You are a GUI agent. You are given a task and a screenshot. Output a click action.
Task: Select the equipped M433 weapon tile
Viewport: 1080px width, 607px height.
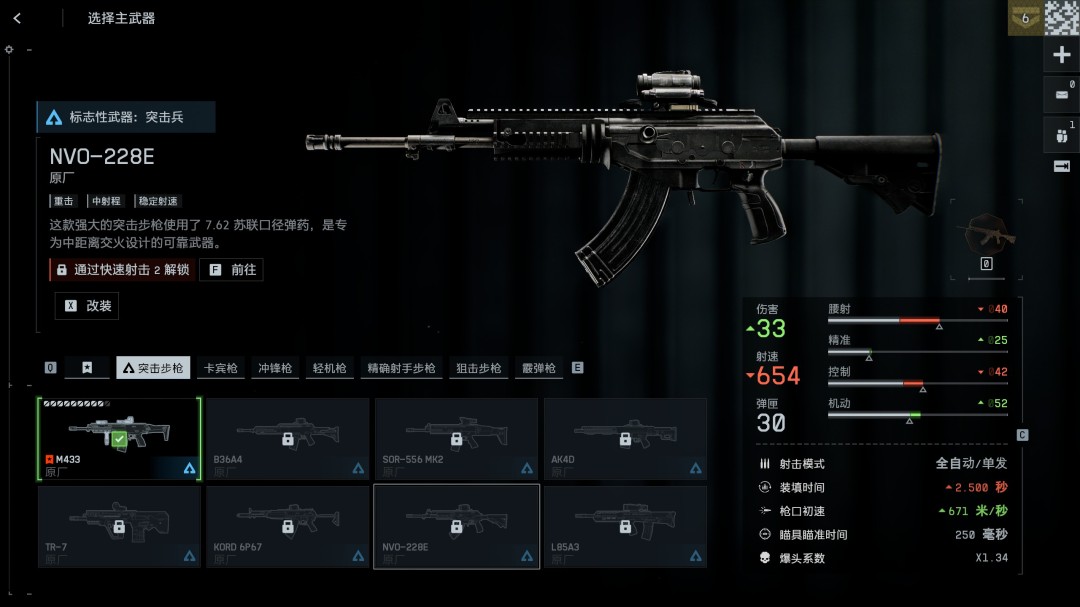point(119,438)
